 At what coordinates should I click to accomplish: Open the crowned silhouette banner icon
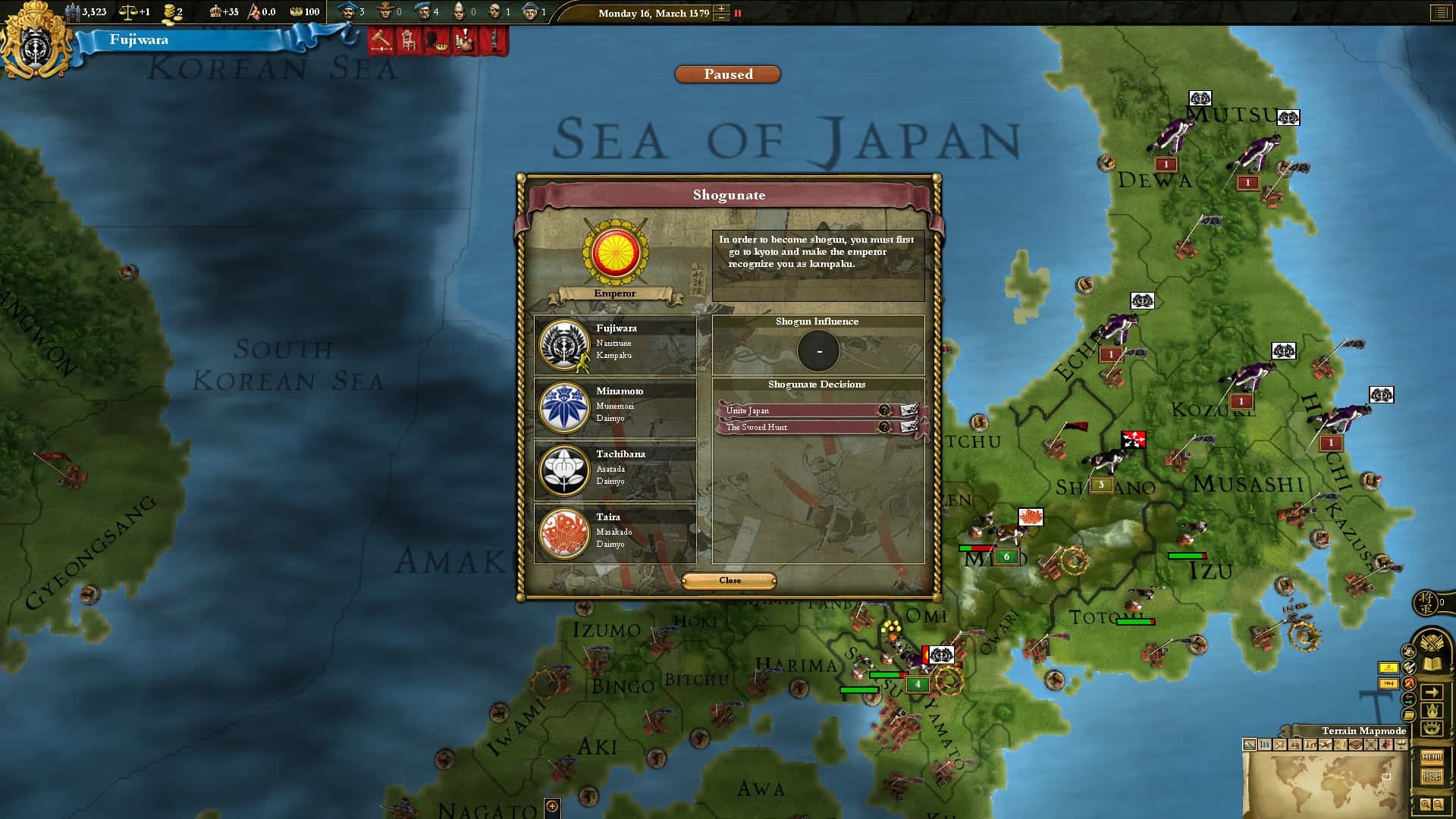[435, 42]
